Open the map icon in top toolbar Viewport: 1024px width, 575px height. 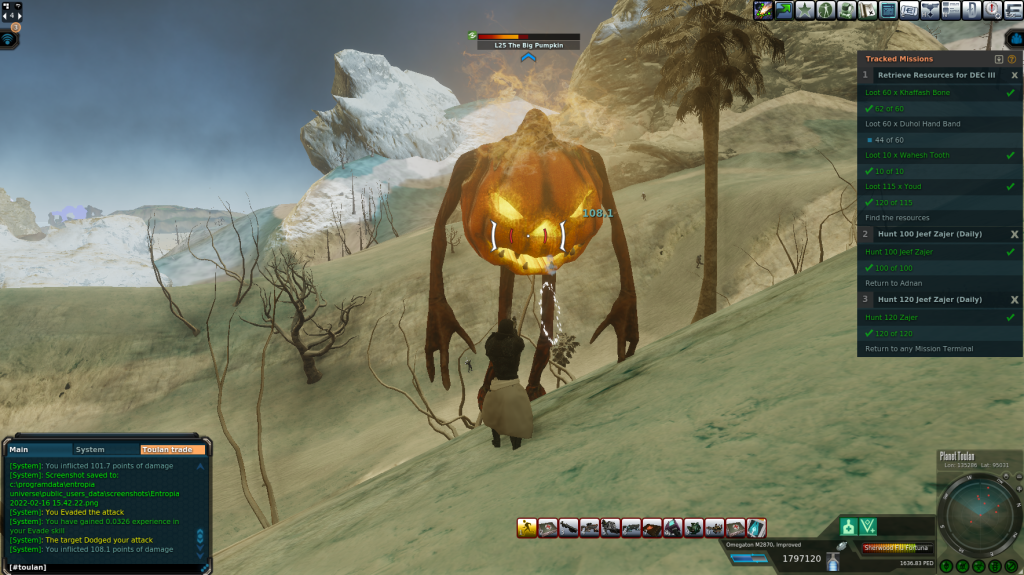tap(867, 10)
